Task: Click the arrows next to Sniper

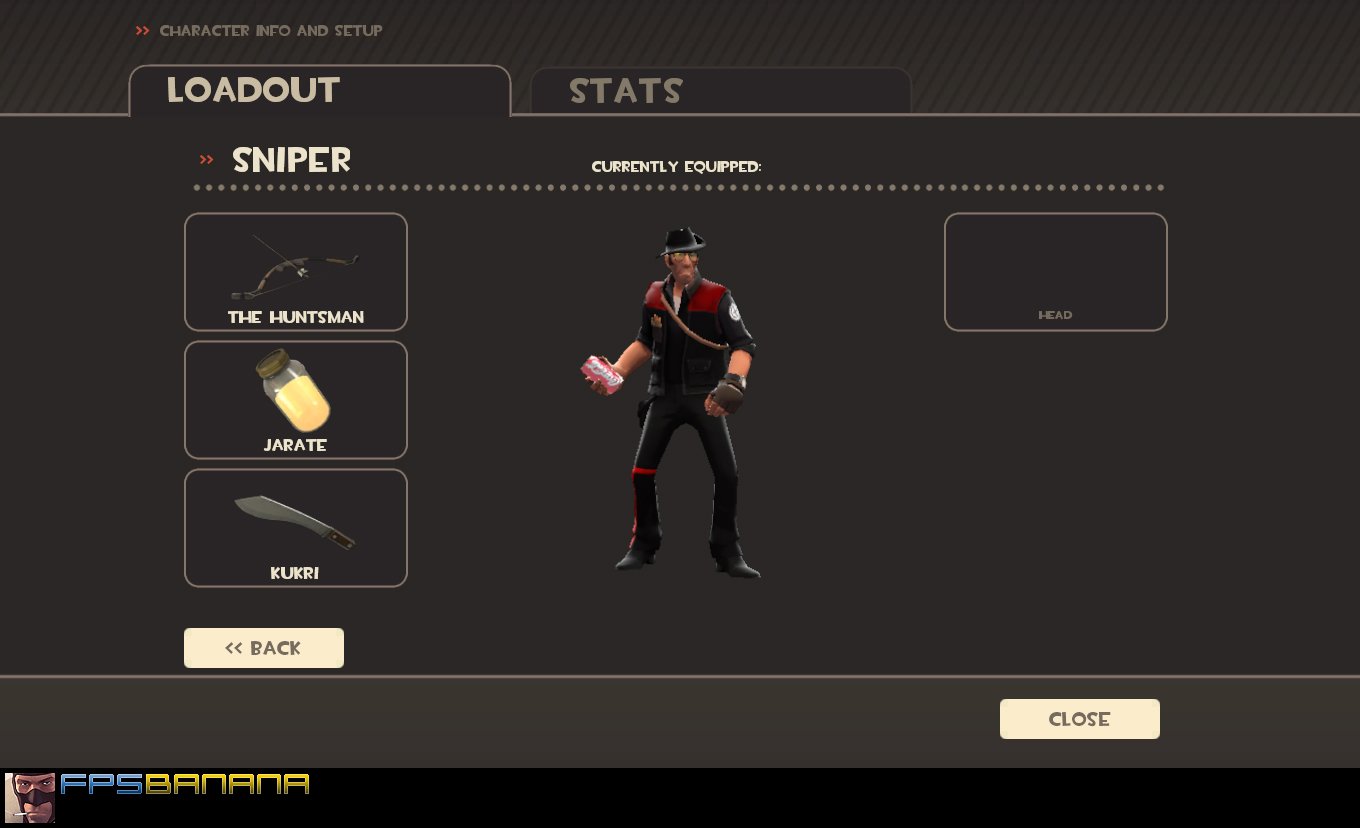Action: pyautogui.click(x=206, y=159)
